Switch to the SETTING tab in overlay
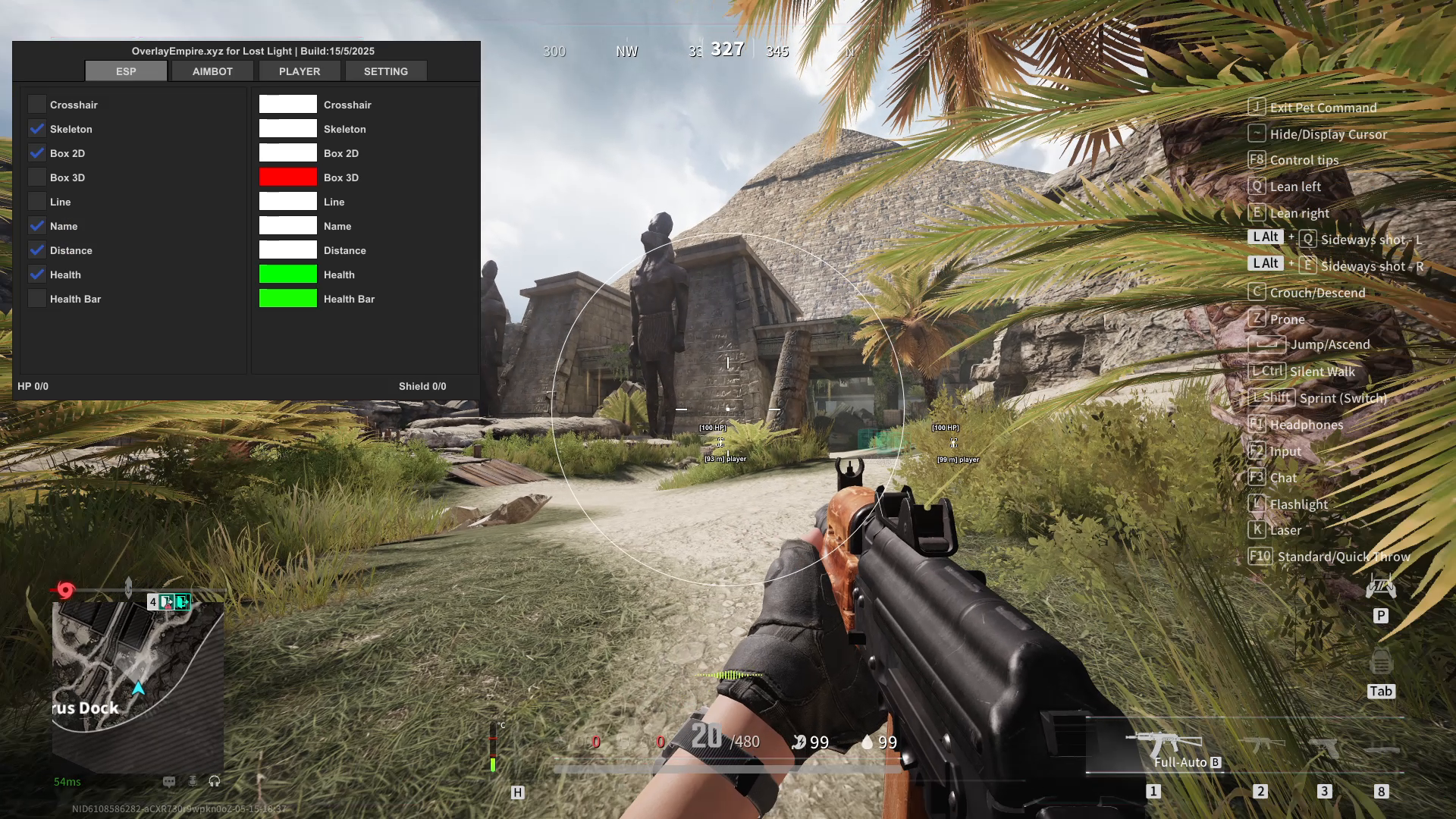Screen dimensions: 1456x819 click(x=385, y=71)
